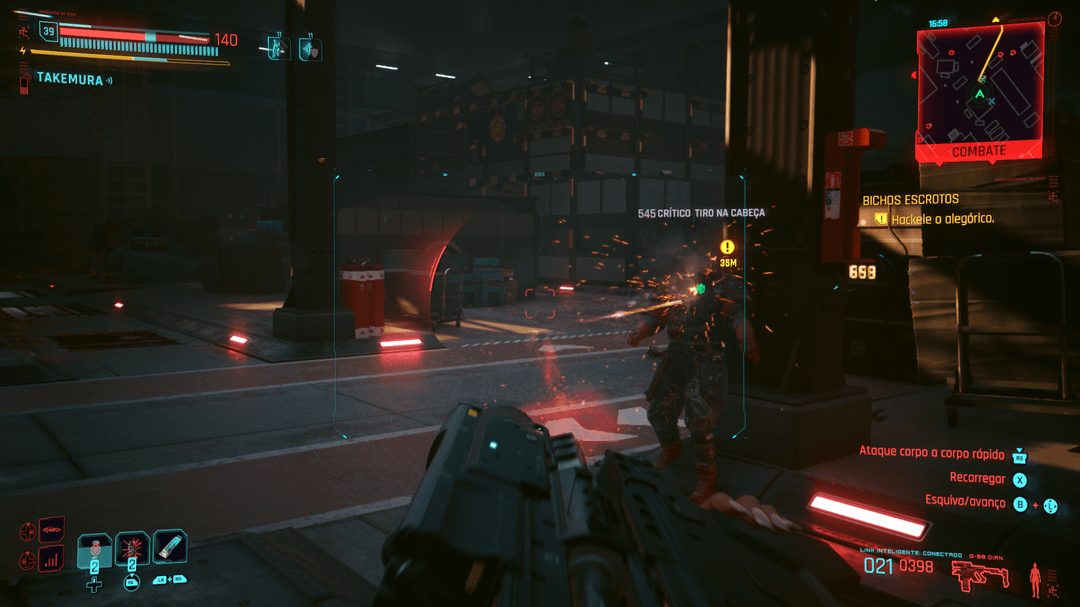Select the grenade quick slot
The image size is (1080, 607).
point(132,548)
